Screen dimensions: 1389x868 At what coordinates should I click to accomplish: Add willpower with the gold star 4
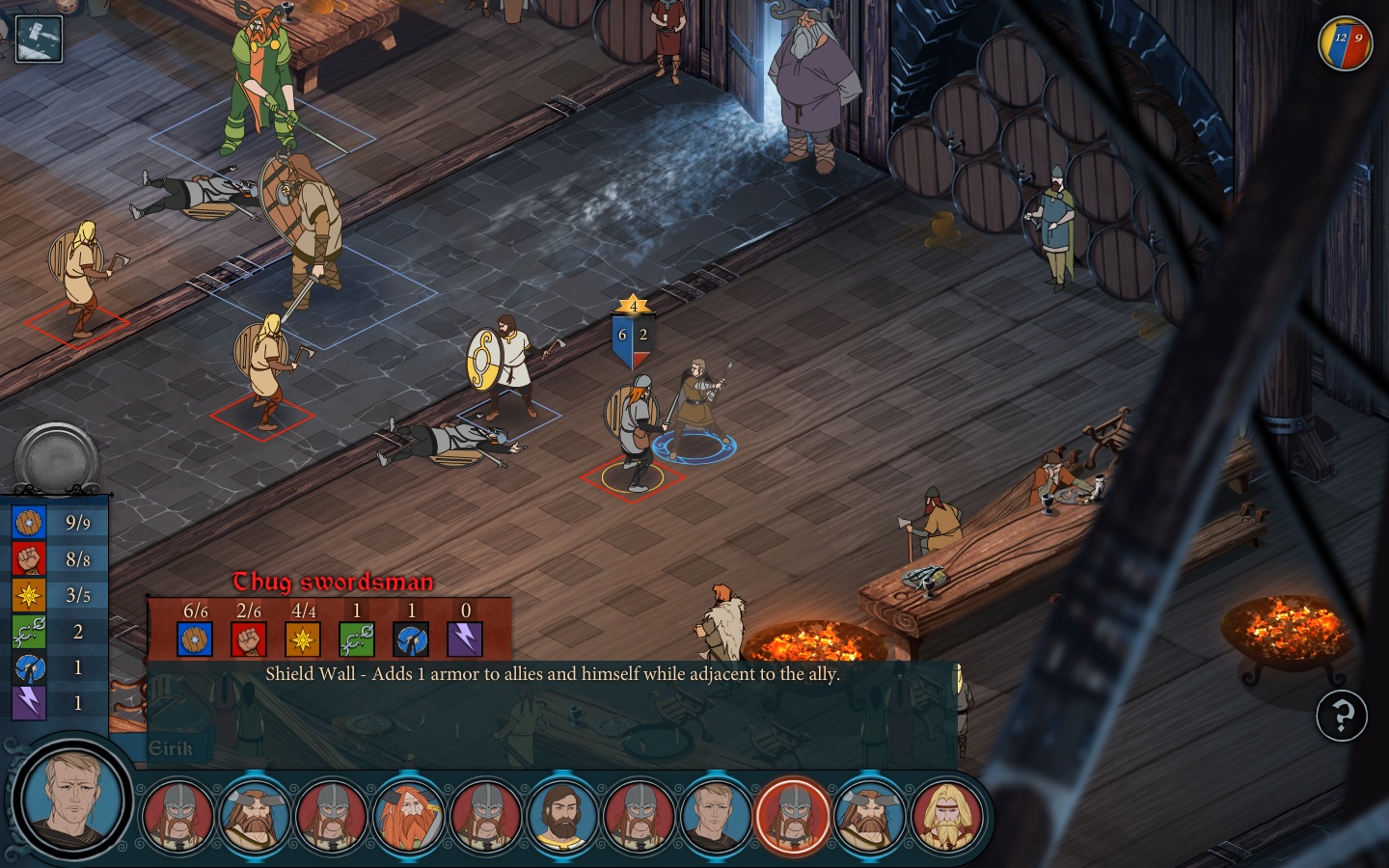tap(633, 306)
